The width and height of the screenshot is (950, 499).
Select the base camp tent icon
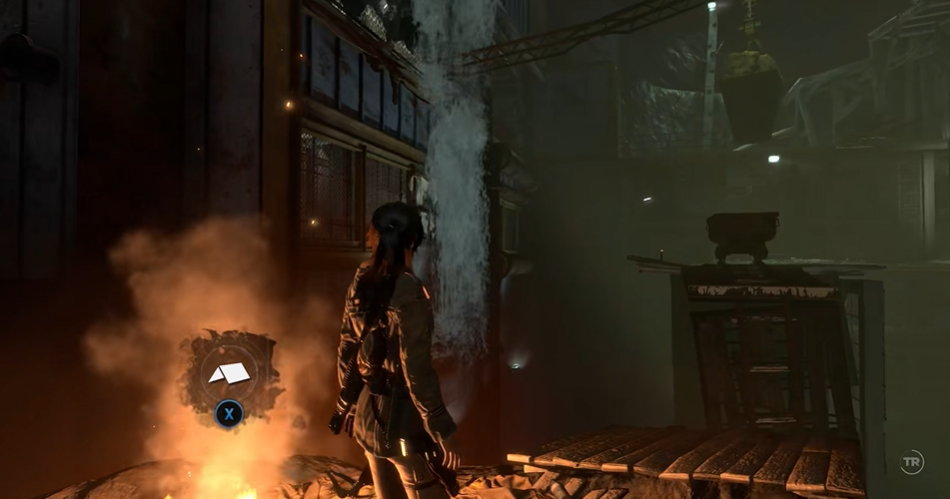click(x=228, y=372)
